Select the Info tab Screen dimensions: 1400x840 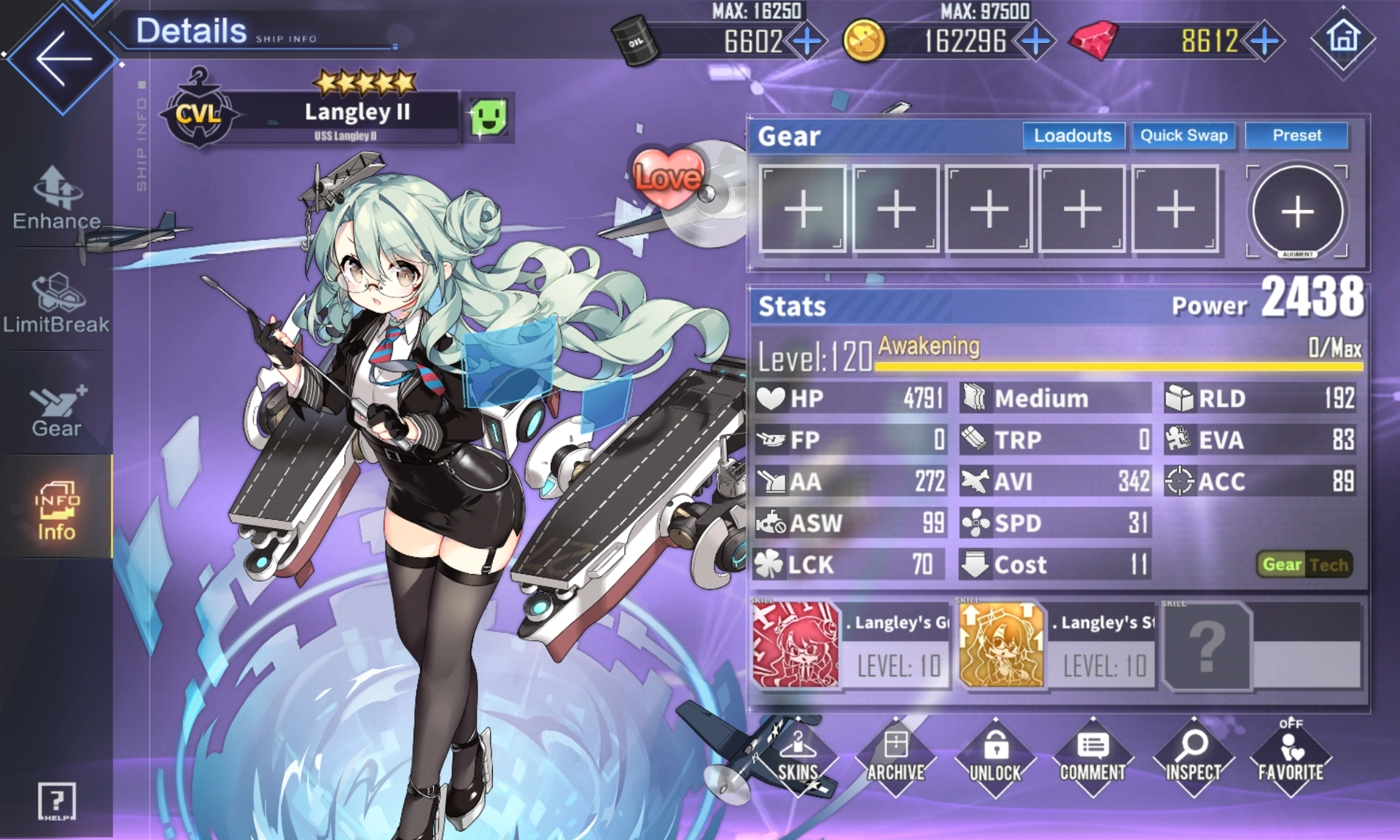click(x=56, y=510)
